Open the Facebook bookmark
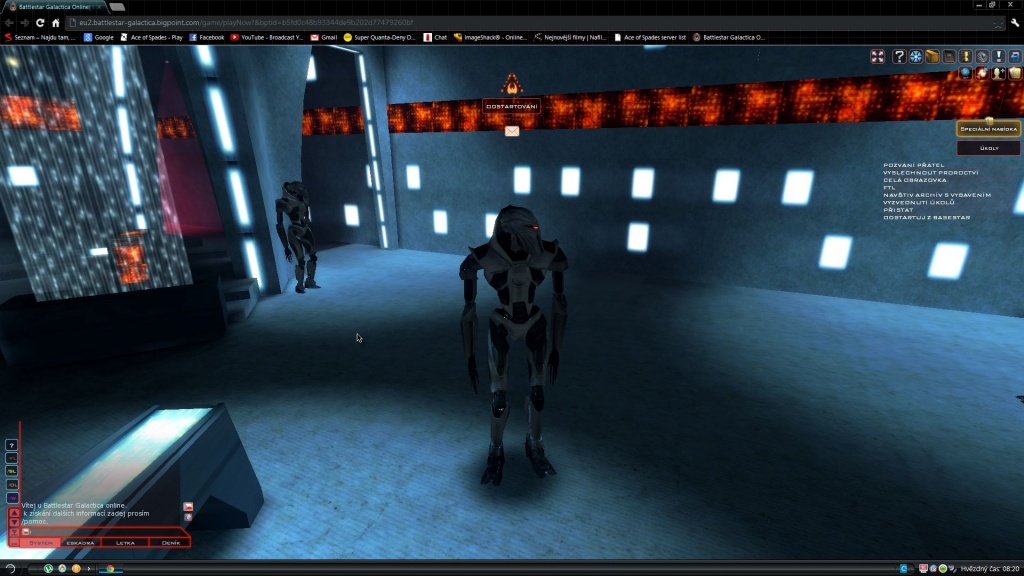The width and height of the screenshot is (1024, 576). pos(205,37)
